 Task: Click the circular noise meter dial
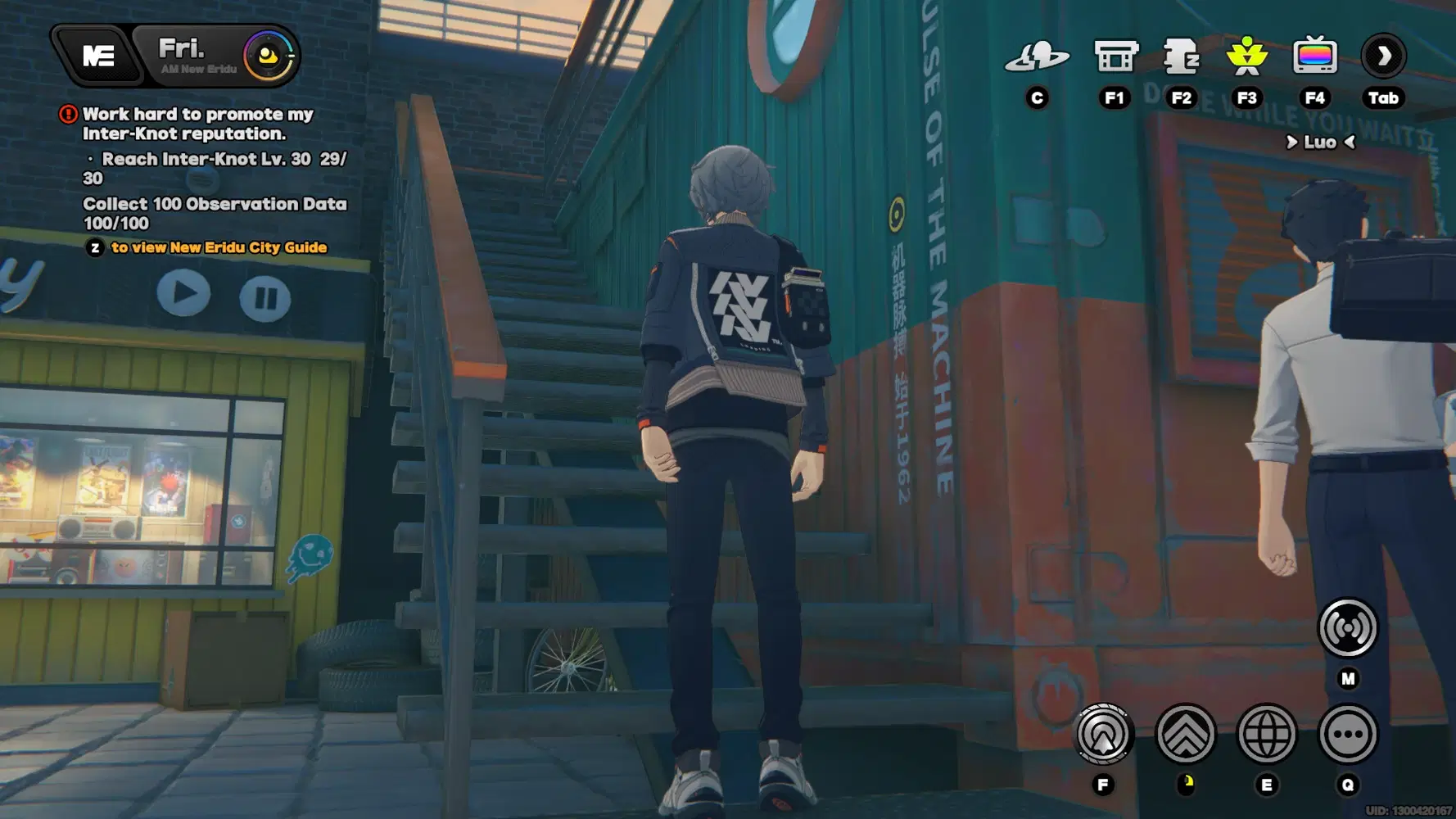pyautogui.click(x=270, y=56)
